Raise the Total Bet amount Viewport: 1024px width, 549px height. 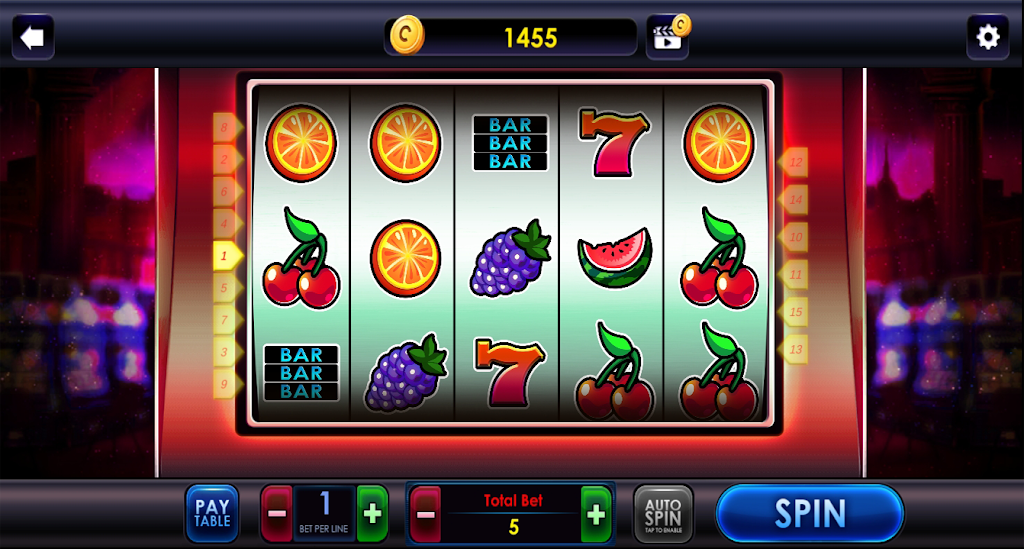[596, 514]
